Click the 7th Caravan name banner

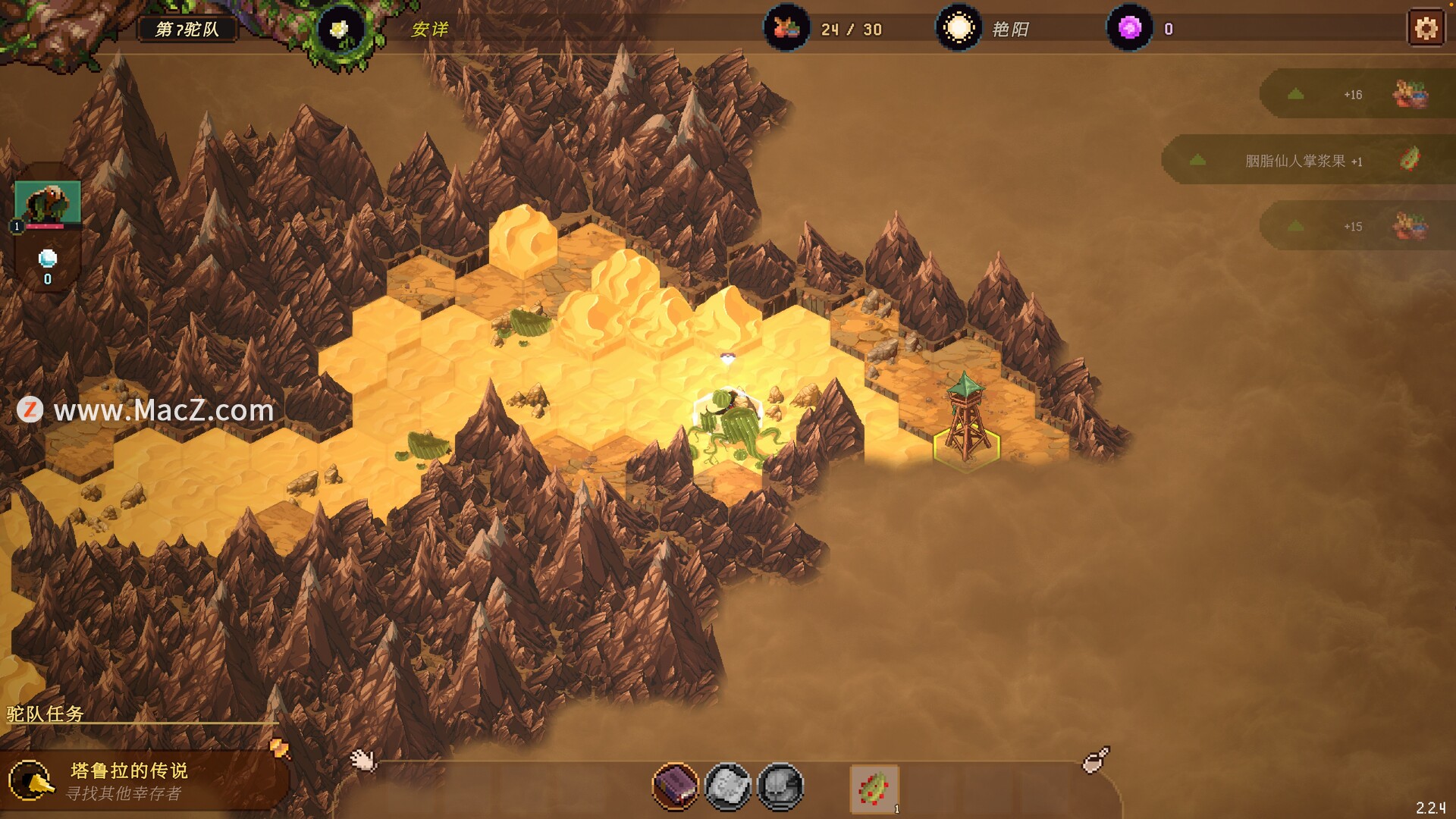click(x=187, y=30)
